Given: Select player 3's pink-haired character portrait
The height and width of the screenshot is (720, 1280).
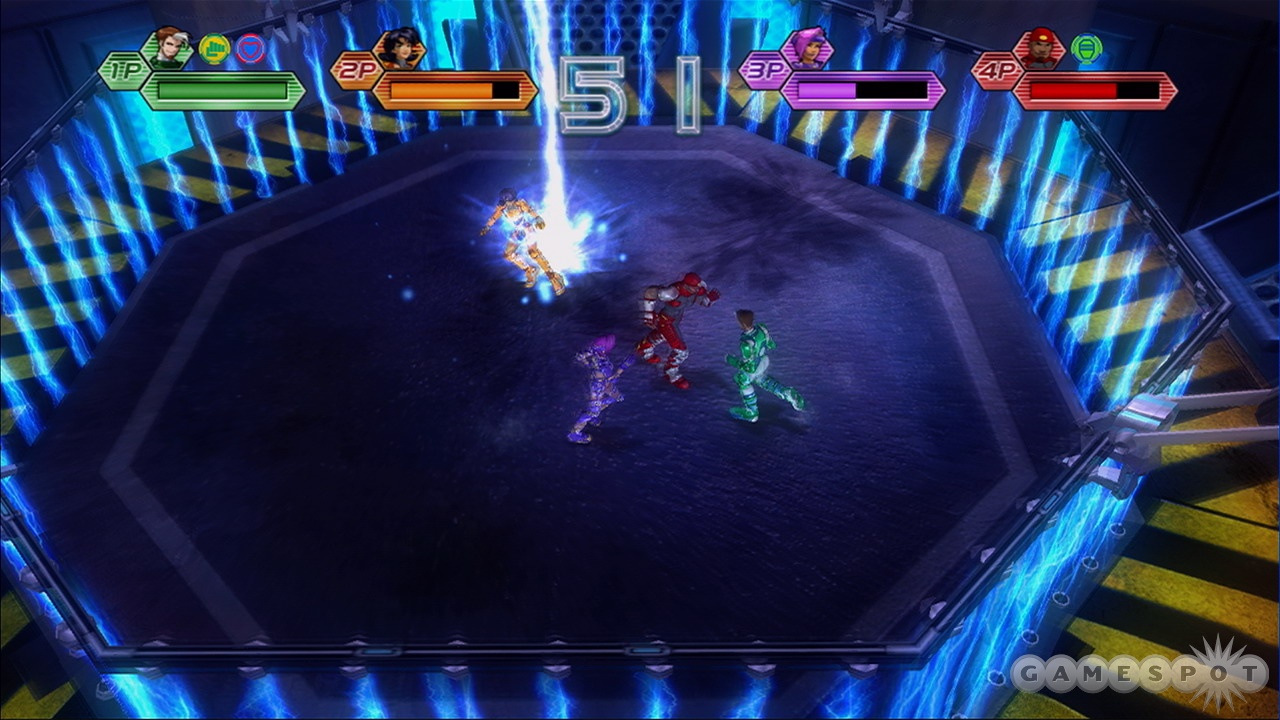Looking at the screenshot, I should coord(806,49).
